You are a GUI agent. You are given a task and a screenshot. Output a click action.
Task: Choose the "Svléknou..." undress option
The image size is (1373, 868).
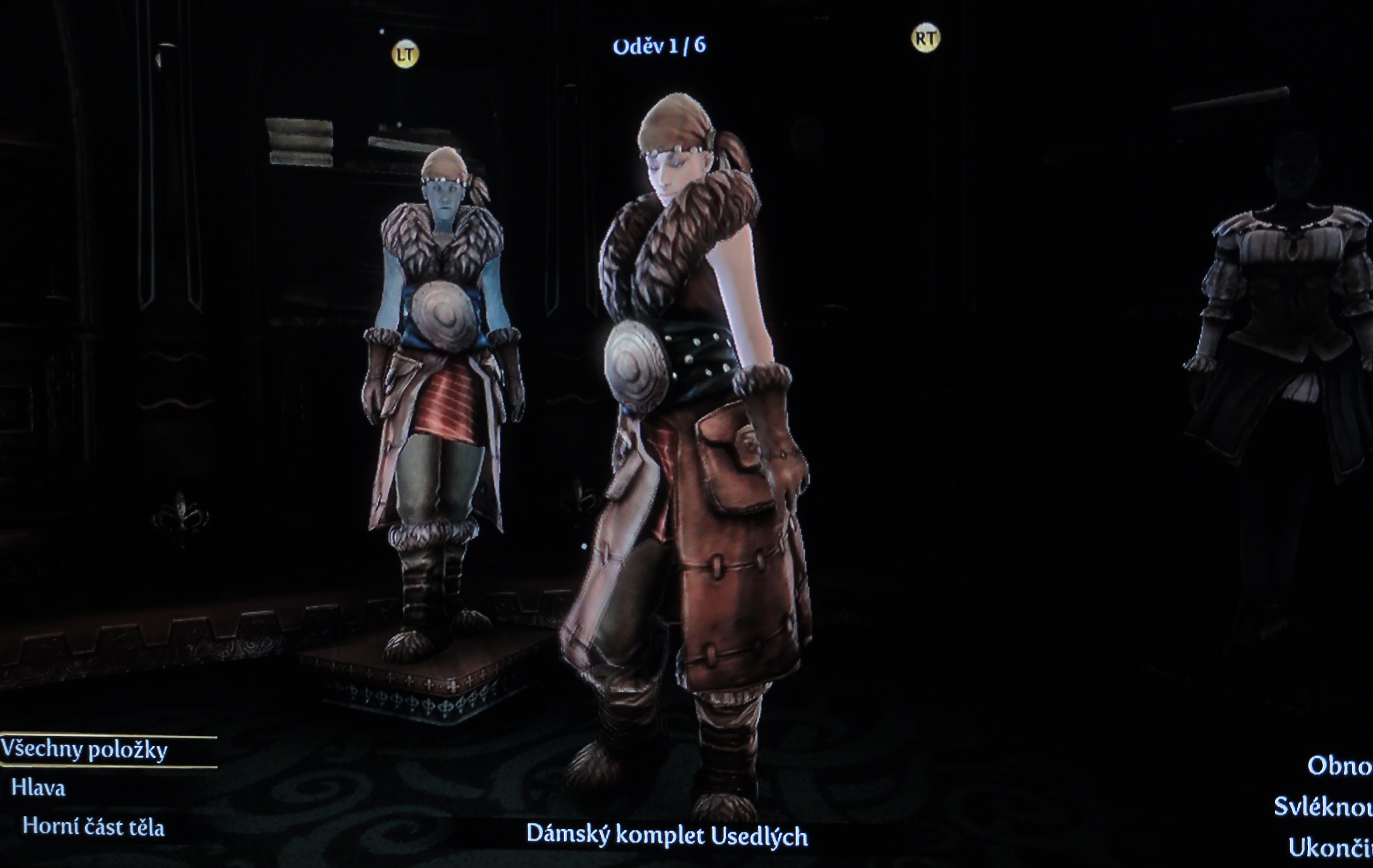point(1323,807)
